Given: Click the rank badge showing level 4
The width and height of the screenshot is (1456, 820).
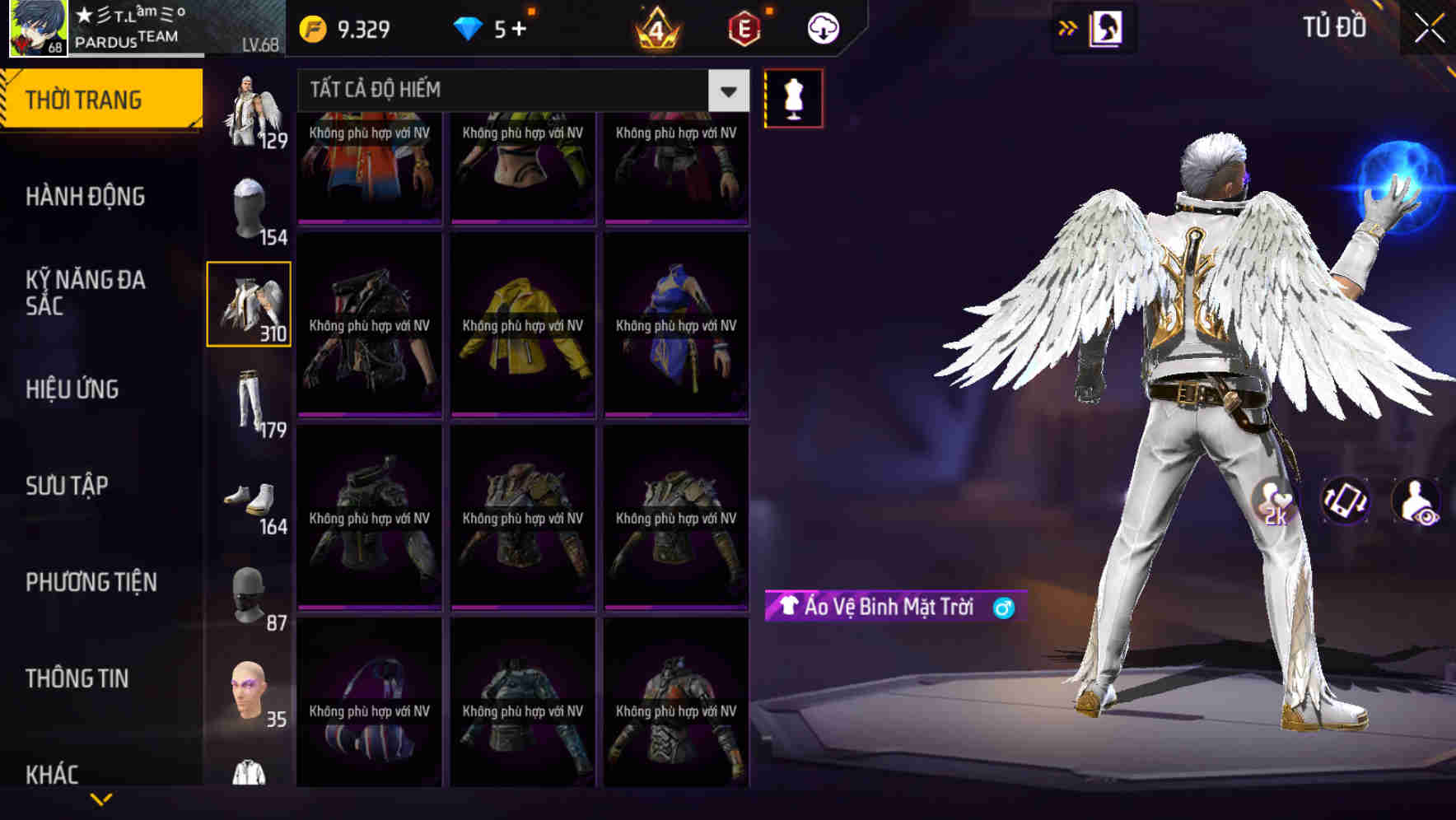Looking at the screenshot, I should [655, 27].
